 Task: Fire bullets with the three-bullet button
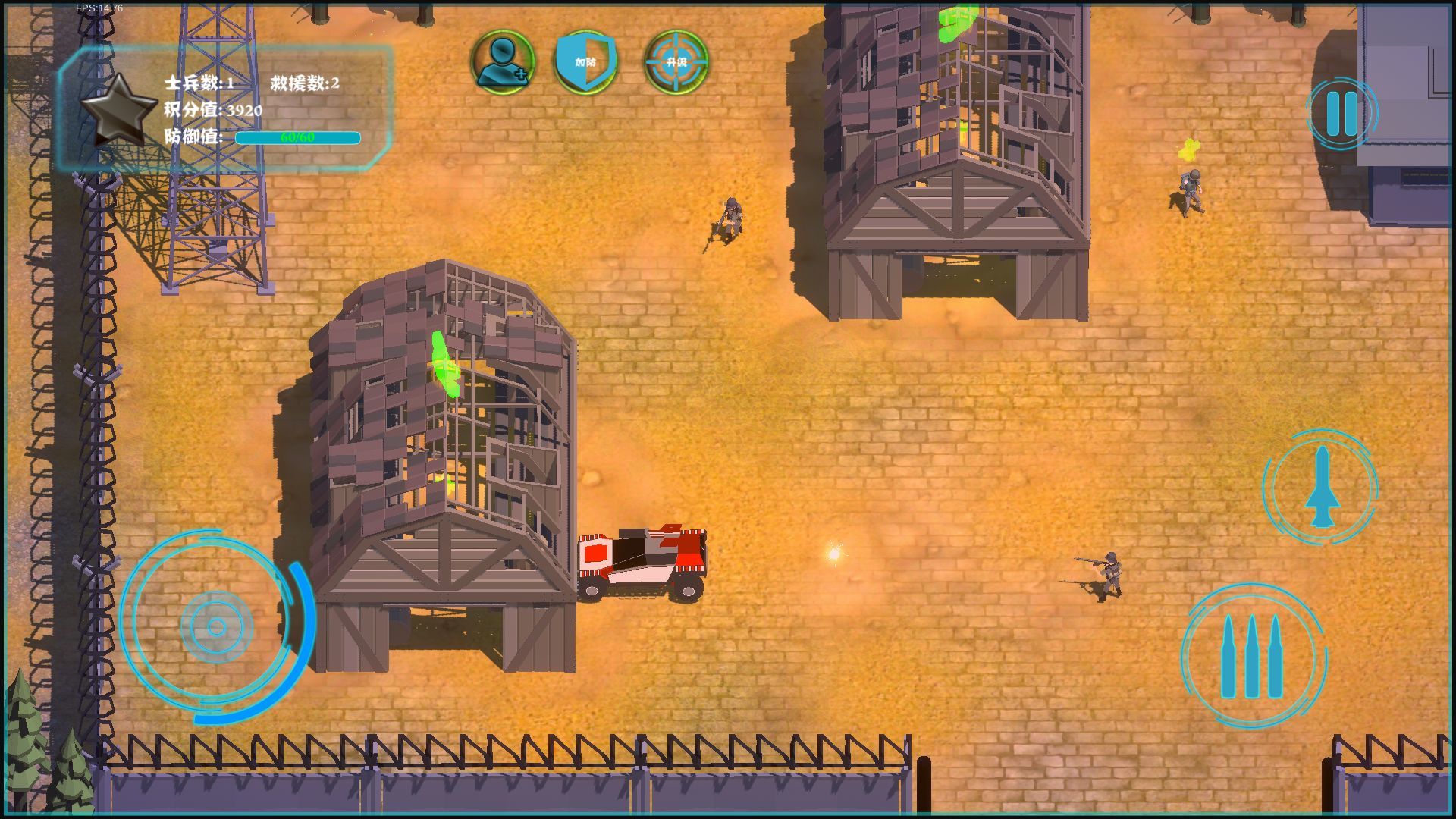pos(1253,656)
